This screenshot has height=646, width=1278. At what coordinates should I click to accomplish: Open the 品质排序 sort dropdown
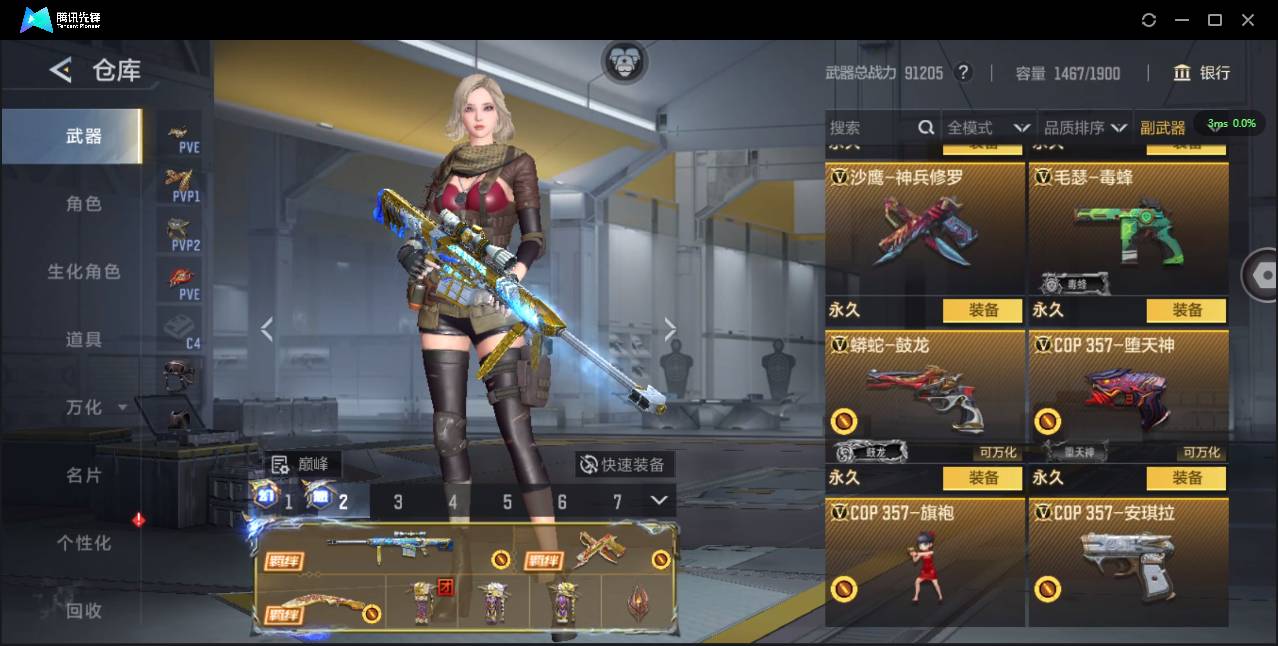[1085, 128]
